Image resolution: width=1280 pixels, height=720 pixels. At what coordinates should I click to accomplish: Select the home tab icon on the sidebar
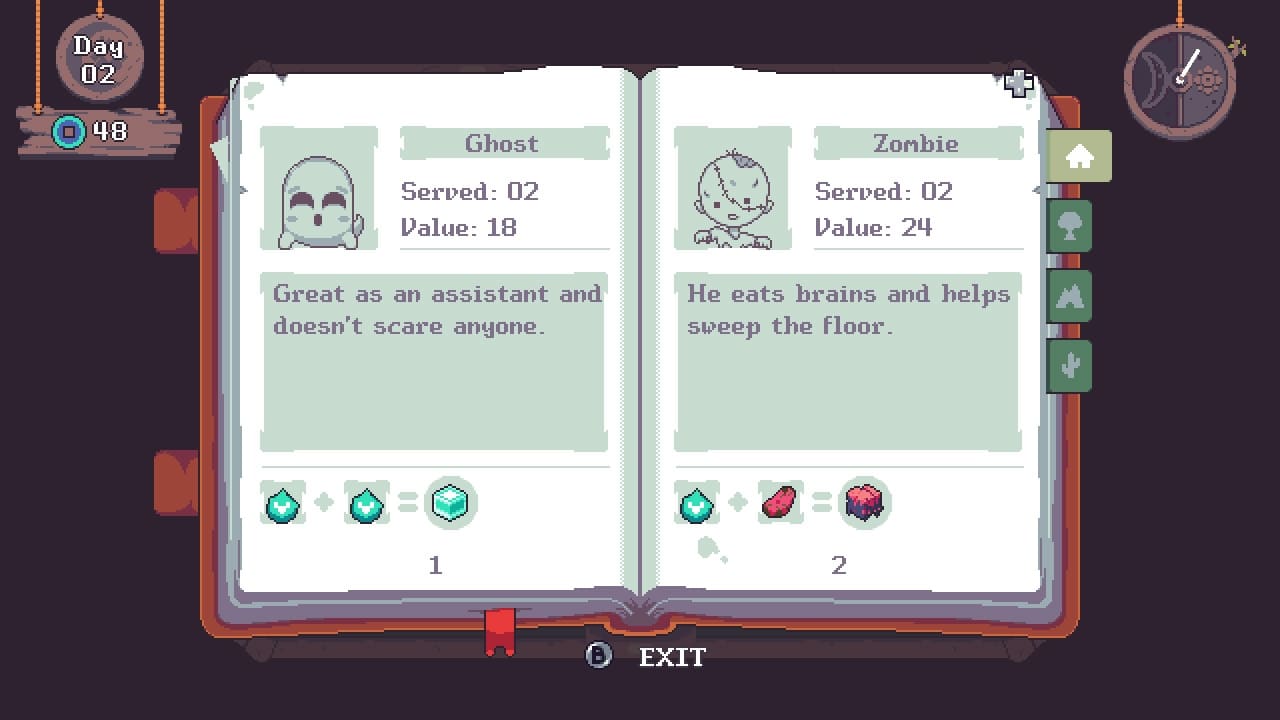click(1077, 155)
